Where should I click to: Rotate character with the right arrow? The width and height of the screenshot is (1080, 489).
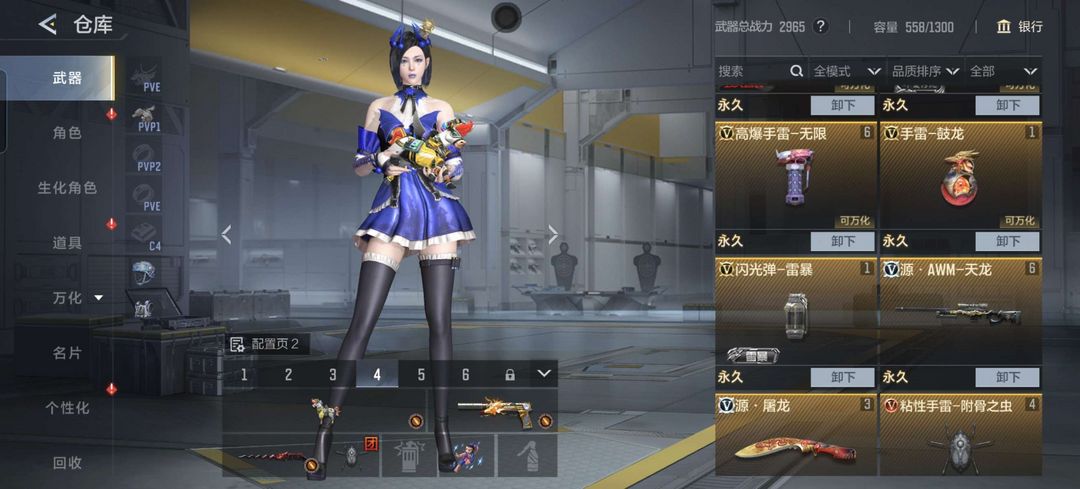pos(553,235)
